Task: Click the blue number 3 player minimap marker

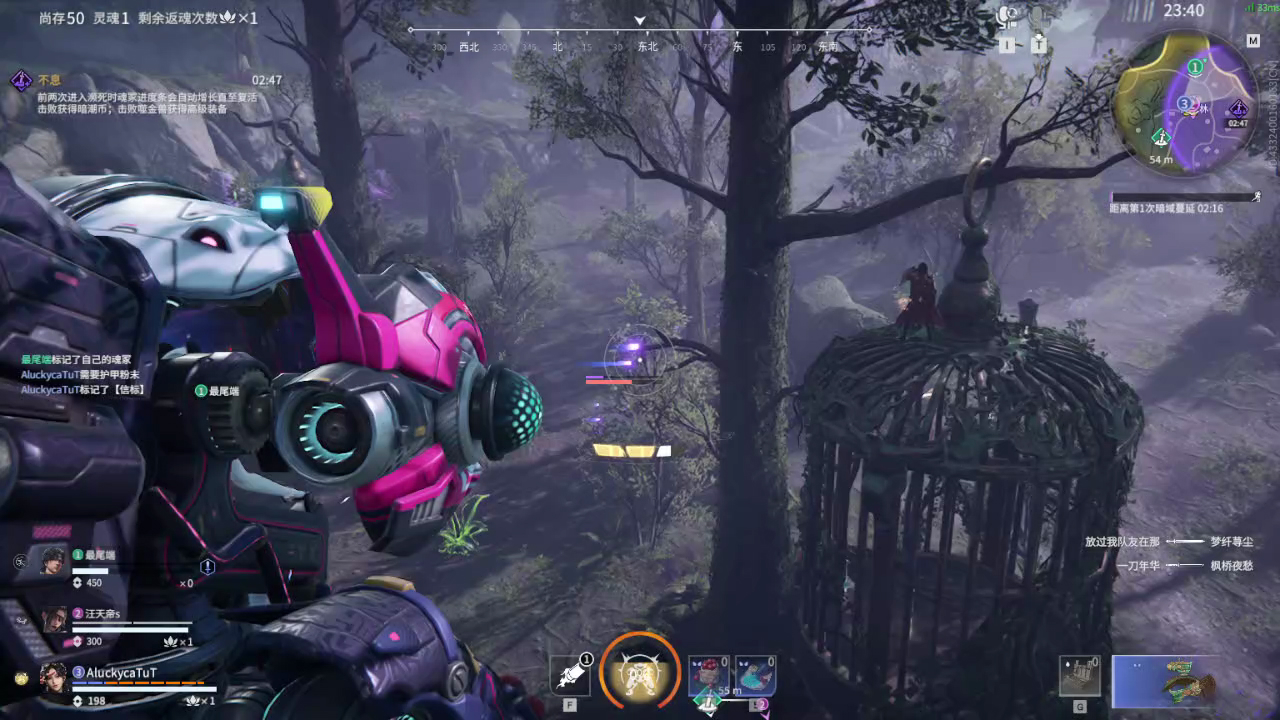Action: (1184, 103)
